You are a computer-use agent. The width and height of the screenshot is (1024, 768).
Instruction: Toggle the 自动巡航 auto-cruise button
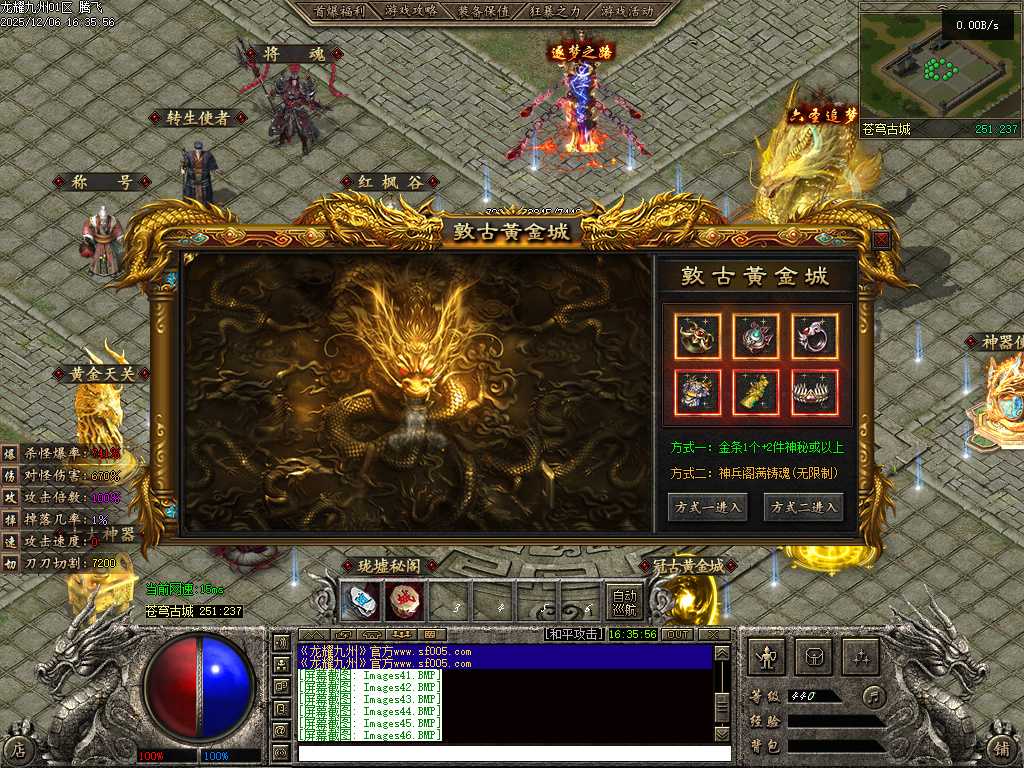[x=624, y=601]
